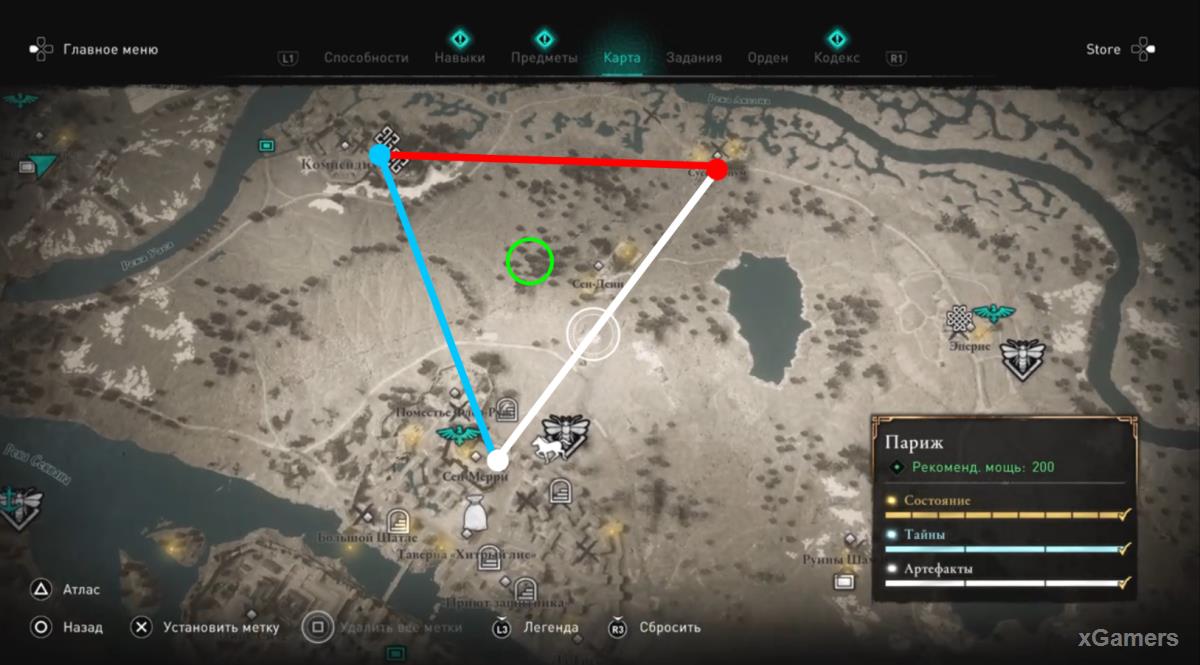Select the Таверна «Хитрый лис» marker
This screenshot has height=665, width=1200.
coord(489,557)
